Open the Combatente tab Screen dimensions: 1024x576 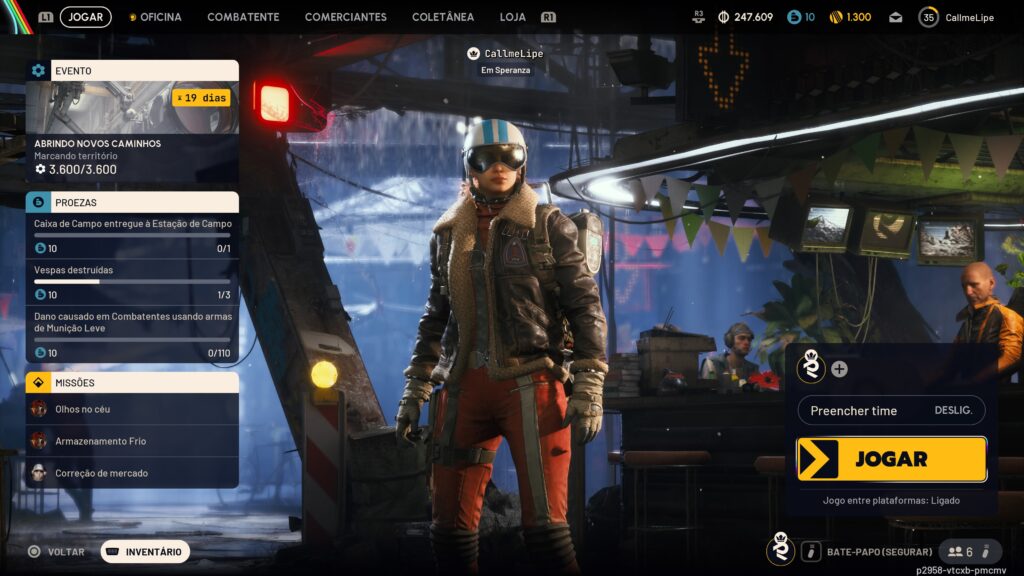243,17
